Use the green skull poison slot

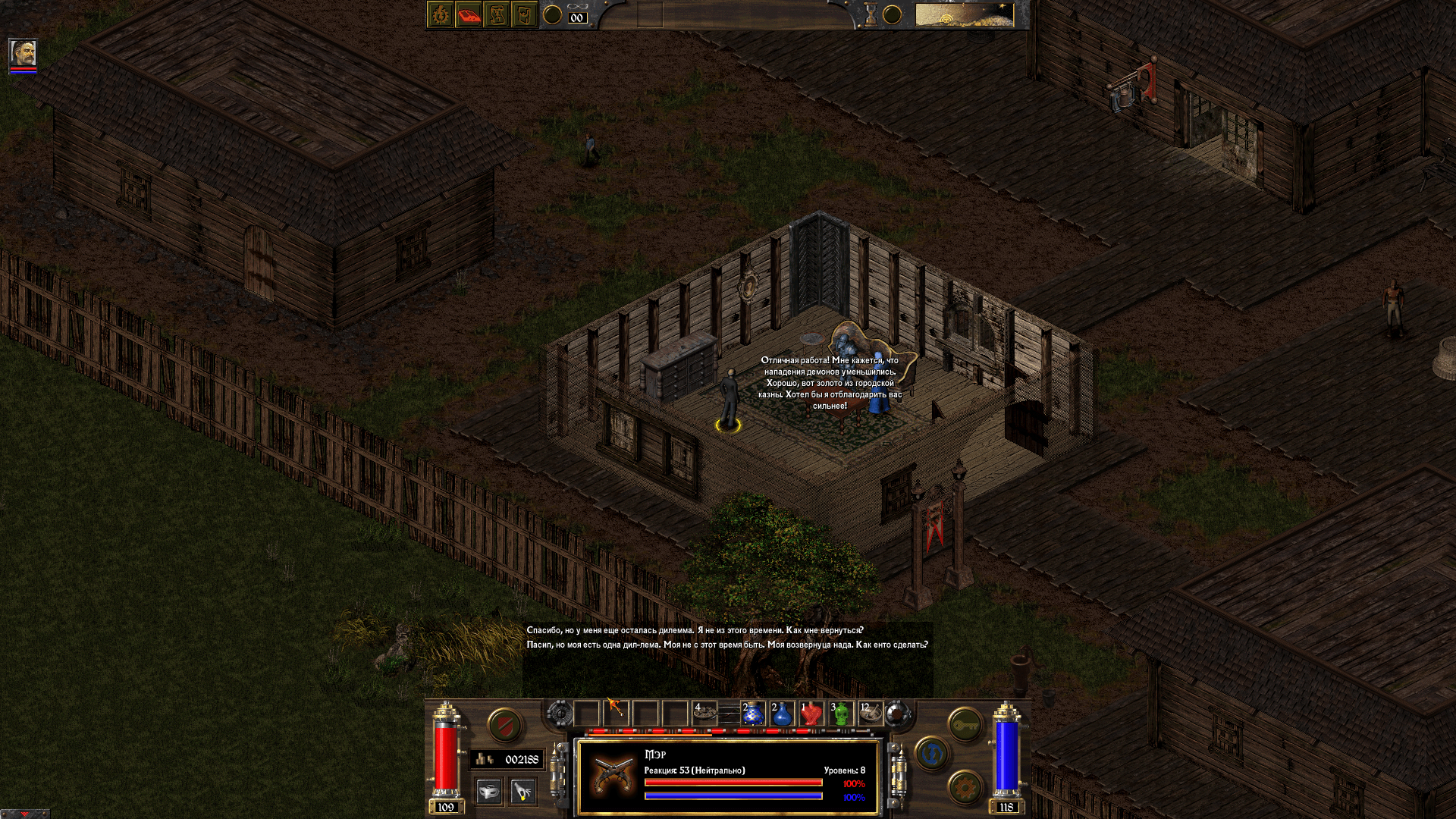(x=841, y=714)
